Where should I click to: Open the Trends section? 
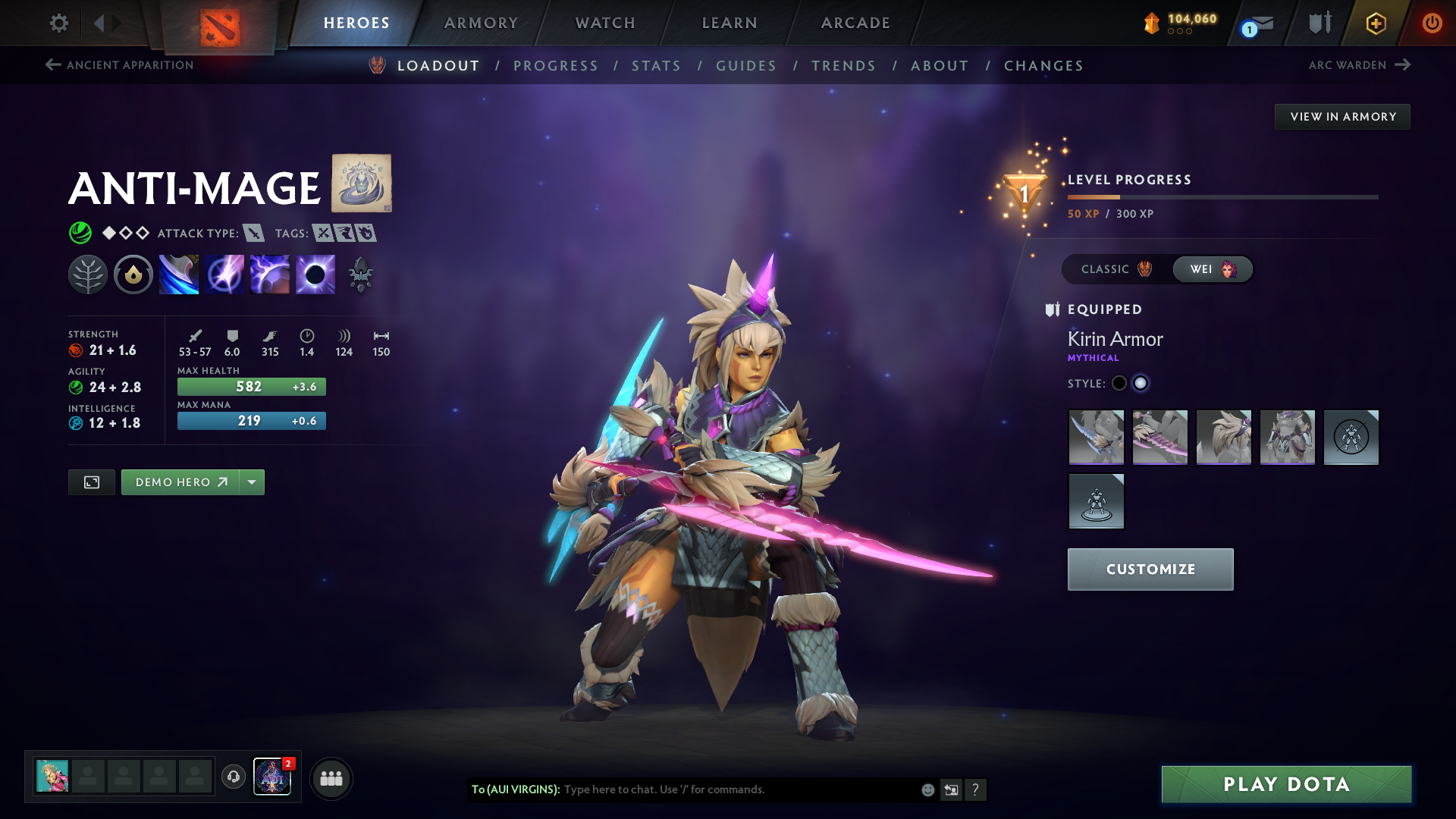point(843,66)
